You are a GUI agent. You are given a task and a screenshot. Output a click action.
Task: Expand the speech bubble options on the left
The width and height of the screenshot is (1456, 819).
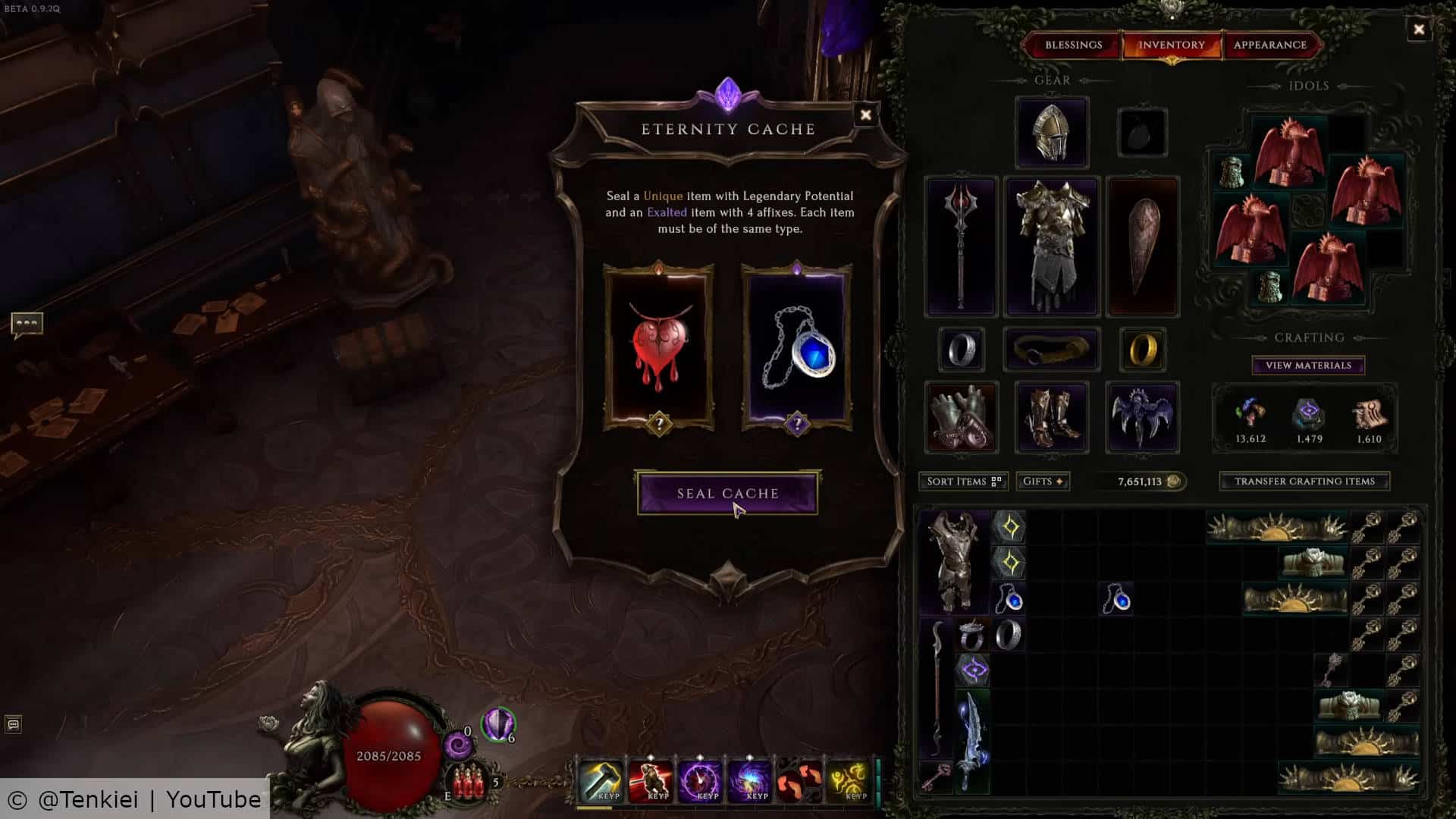tap(28, 324)
